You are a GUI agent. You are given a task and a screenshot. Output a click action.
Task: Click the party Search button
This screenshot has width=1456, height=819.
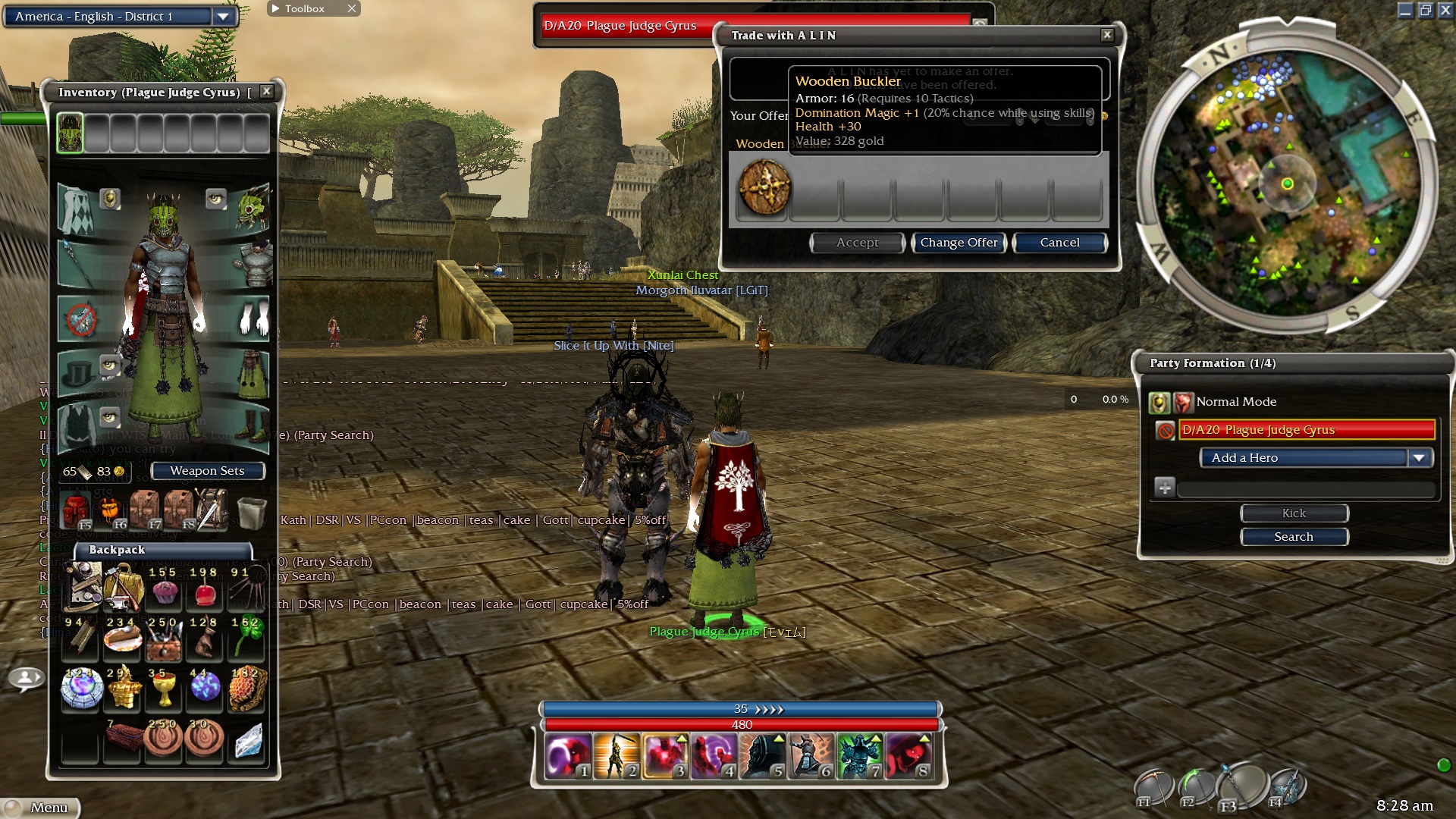tap(1293, 537)
